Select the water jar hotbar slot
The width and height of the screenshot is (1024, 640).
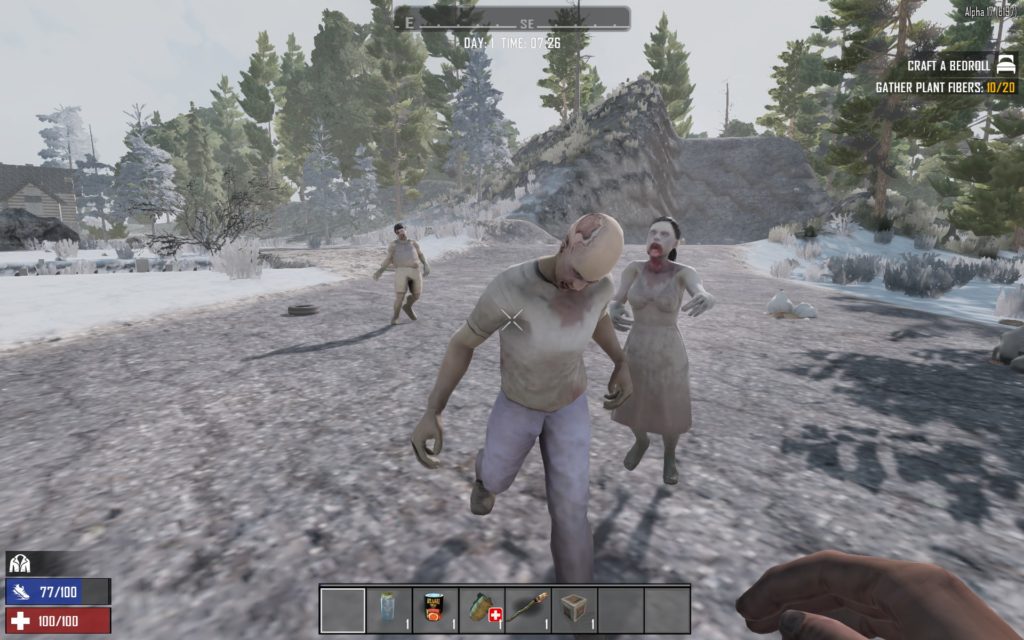[389, 609]
